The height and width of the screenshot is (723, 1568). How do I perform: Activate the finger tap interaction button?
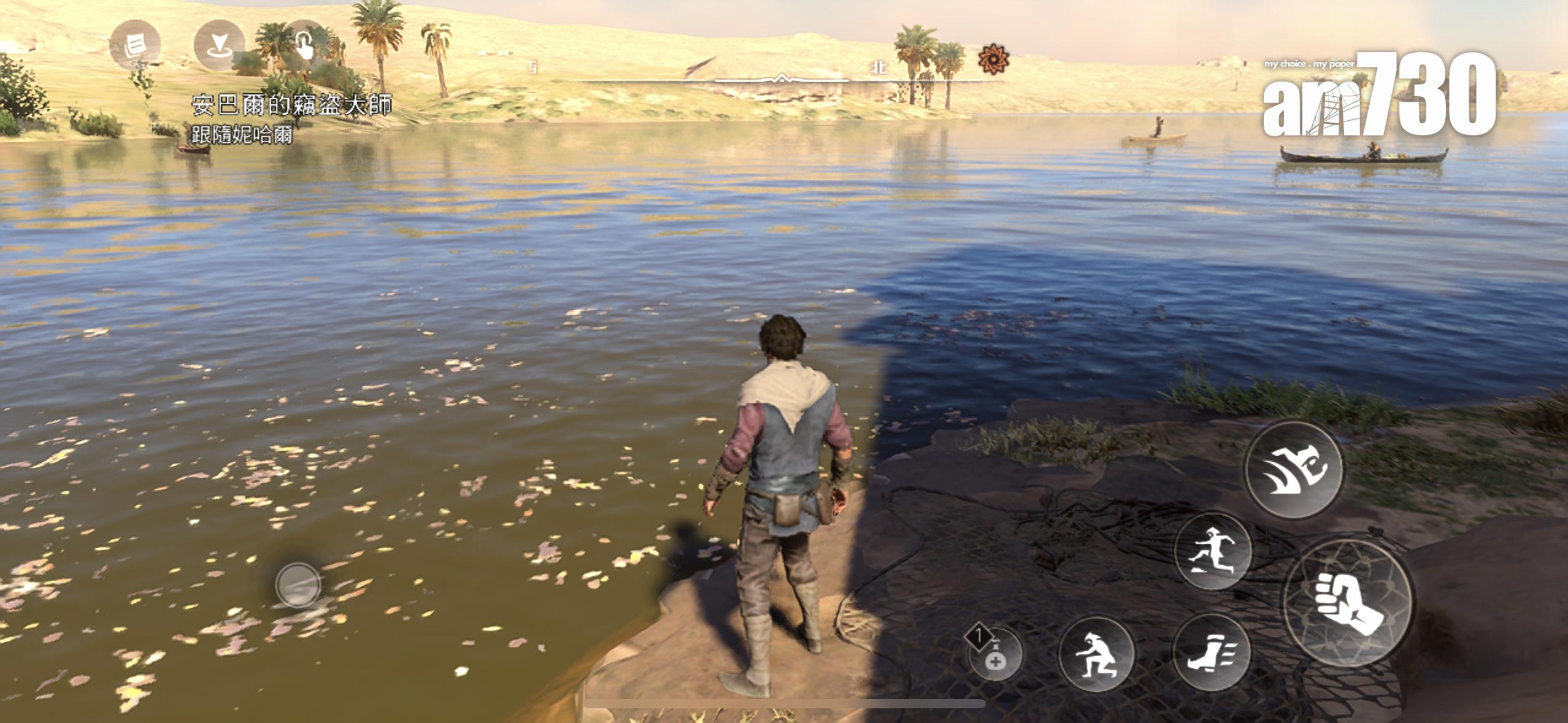pyautogui.click(x=305, y=45)
